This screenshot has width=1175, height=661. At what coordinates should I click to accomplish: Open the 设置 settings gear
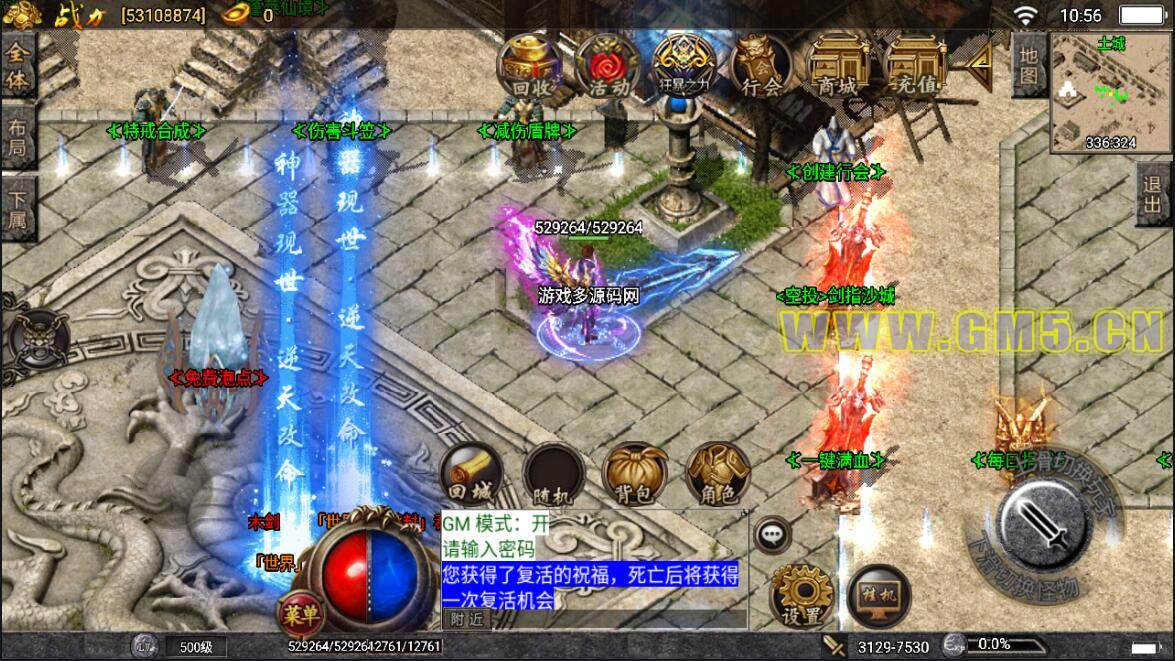point(802,597)
